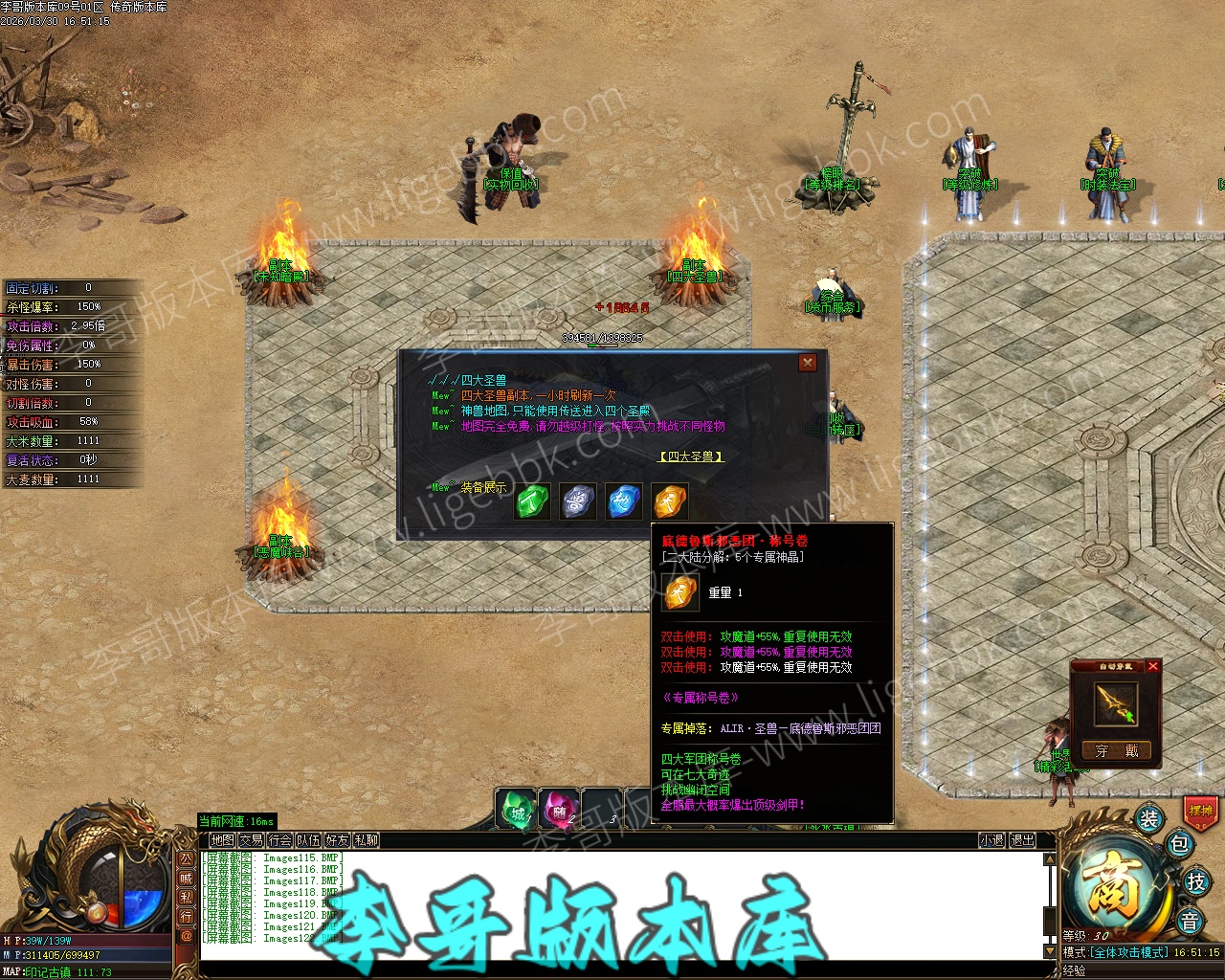This screenshot has width=1225, height=980.
Task: Click the 小退 logout button
Action: (x=991, y=840)
